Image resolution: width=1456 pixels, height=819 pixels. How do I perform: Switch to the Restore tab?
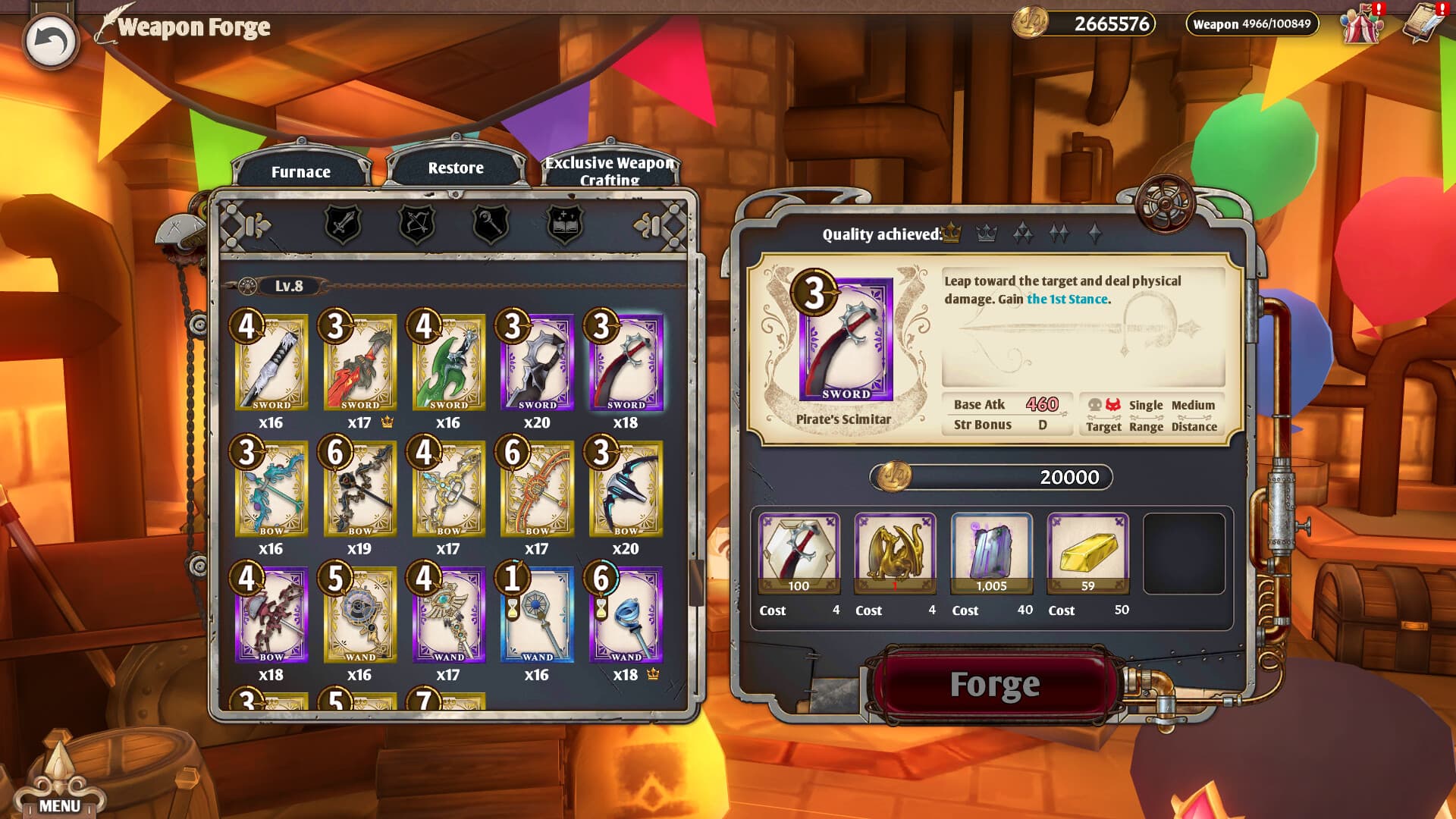click(454, 167)
